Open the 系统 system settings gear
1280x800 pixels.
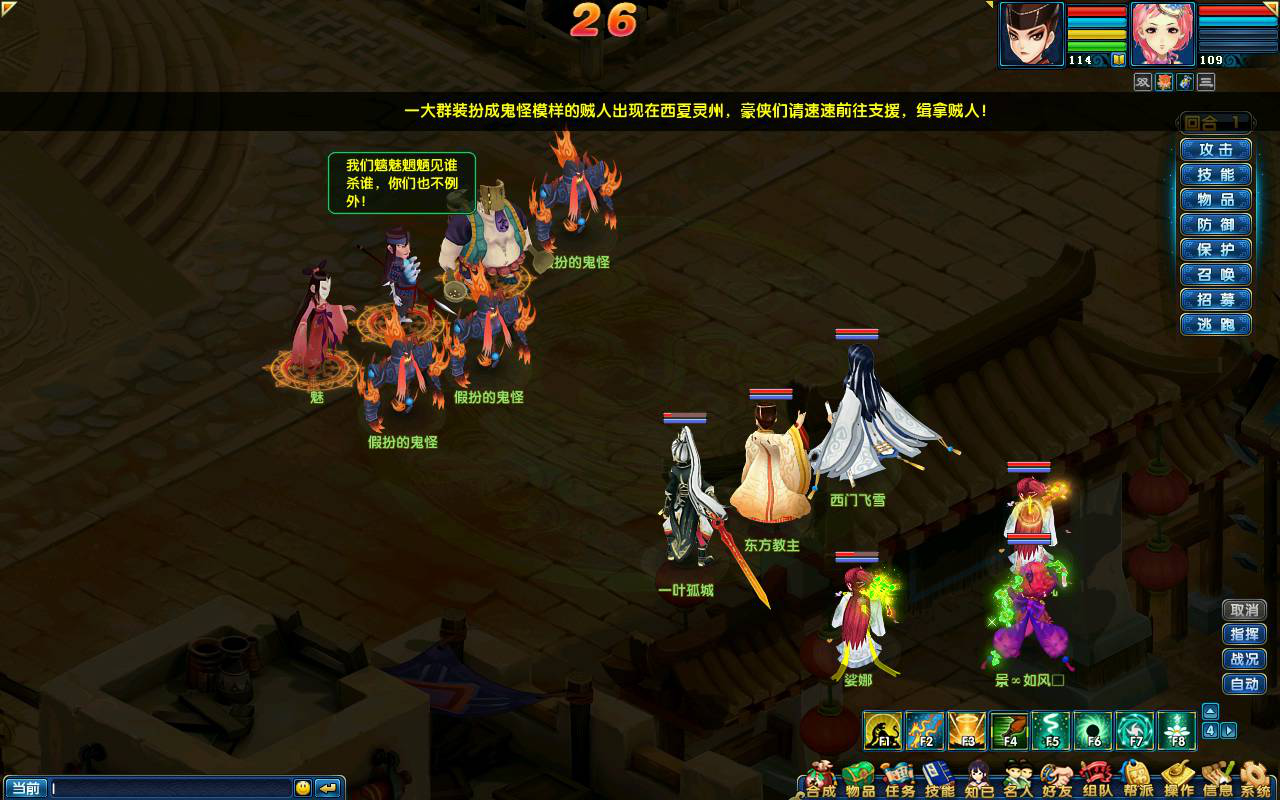point(1256,780)
